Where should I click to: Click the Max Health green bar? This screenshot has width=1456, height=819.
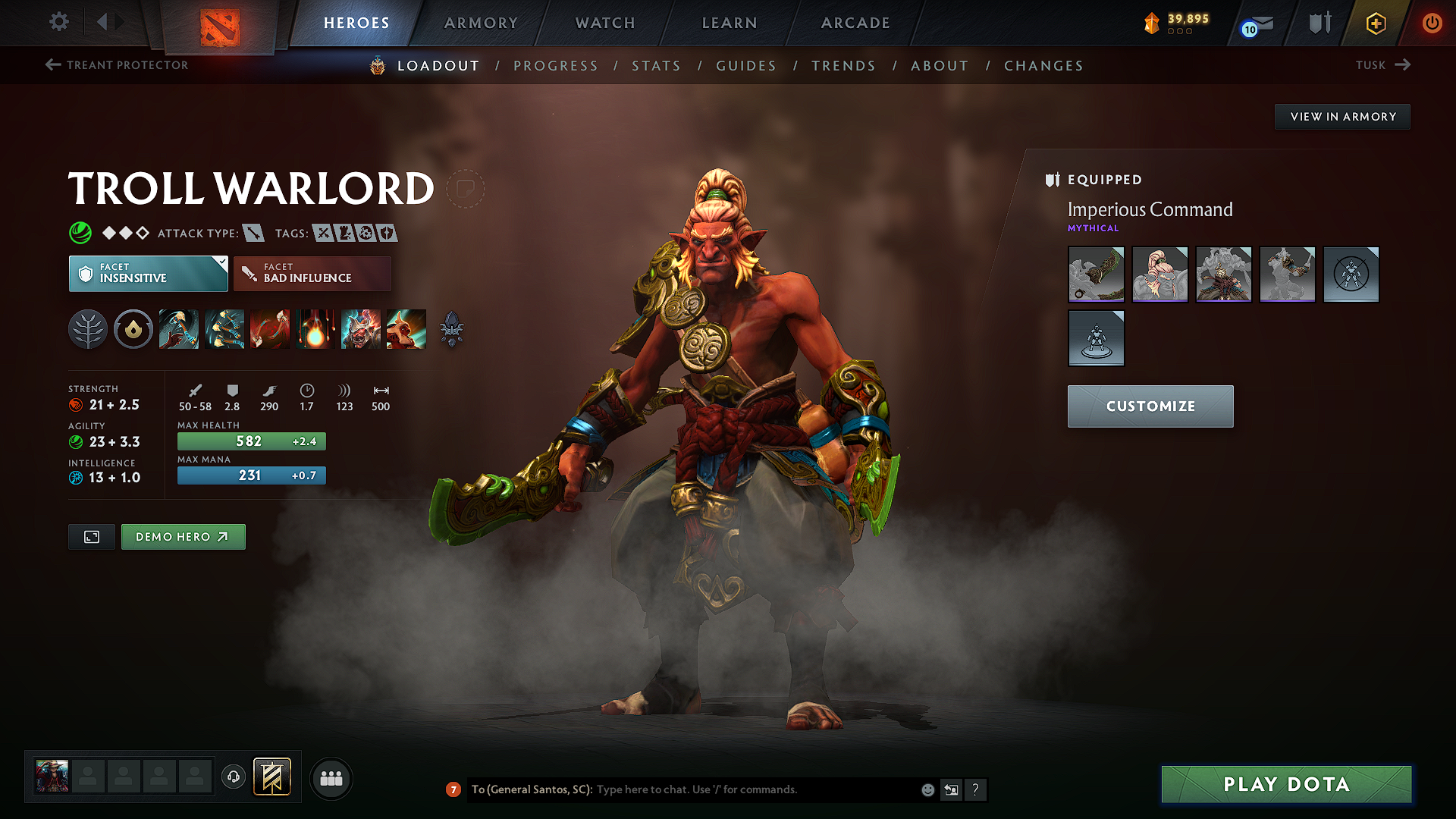pyautogui.click(x=251, y=441)
